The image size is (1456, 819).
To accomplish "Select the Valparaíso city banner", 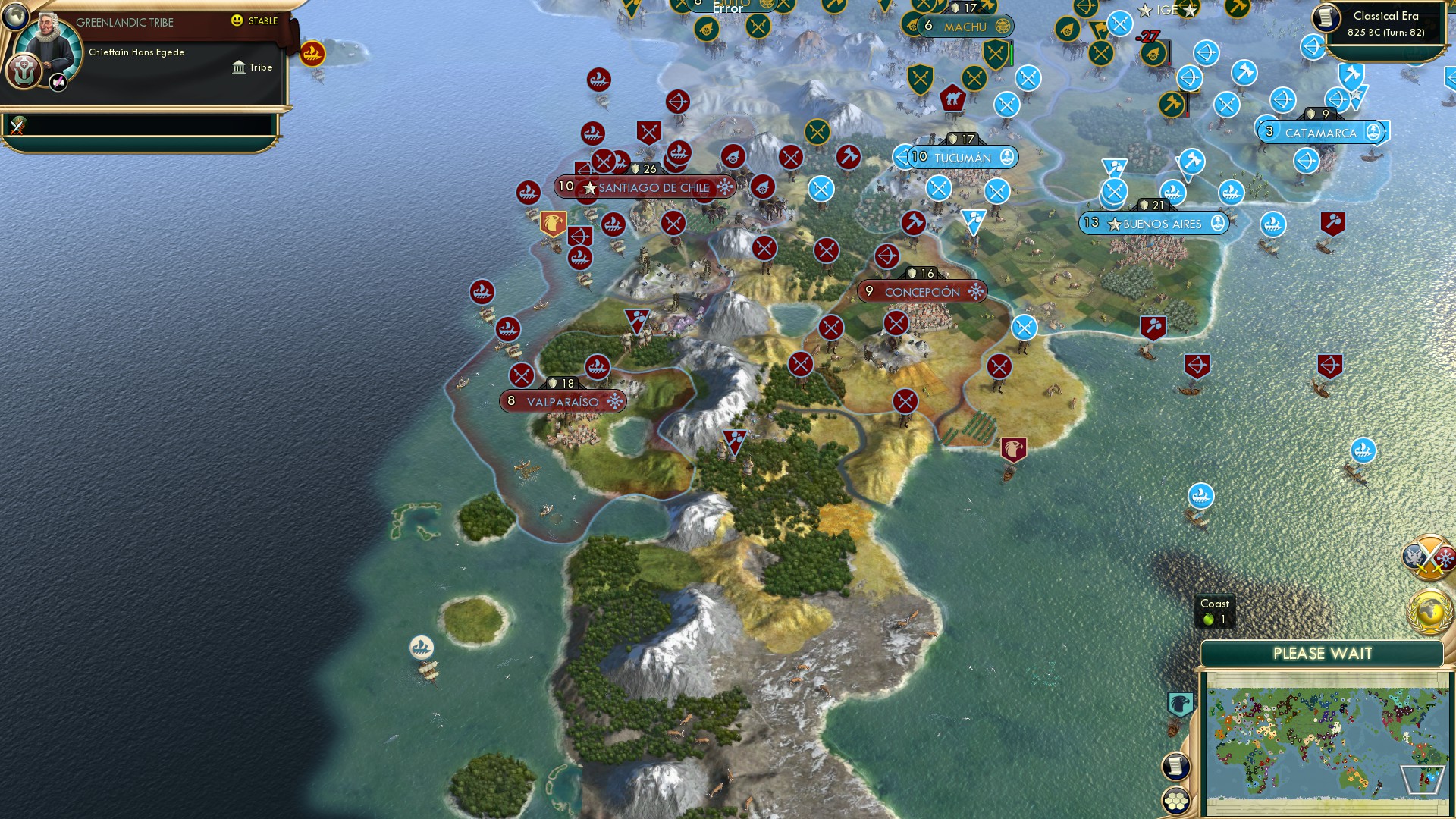I will click(x=564, y=401).
